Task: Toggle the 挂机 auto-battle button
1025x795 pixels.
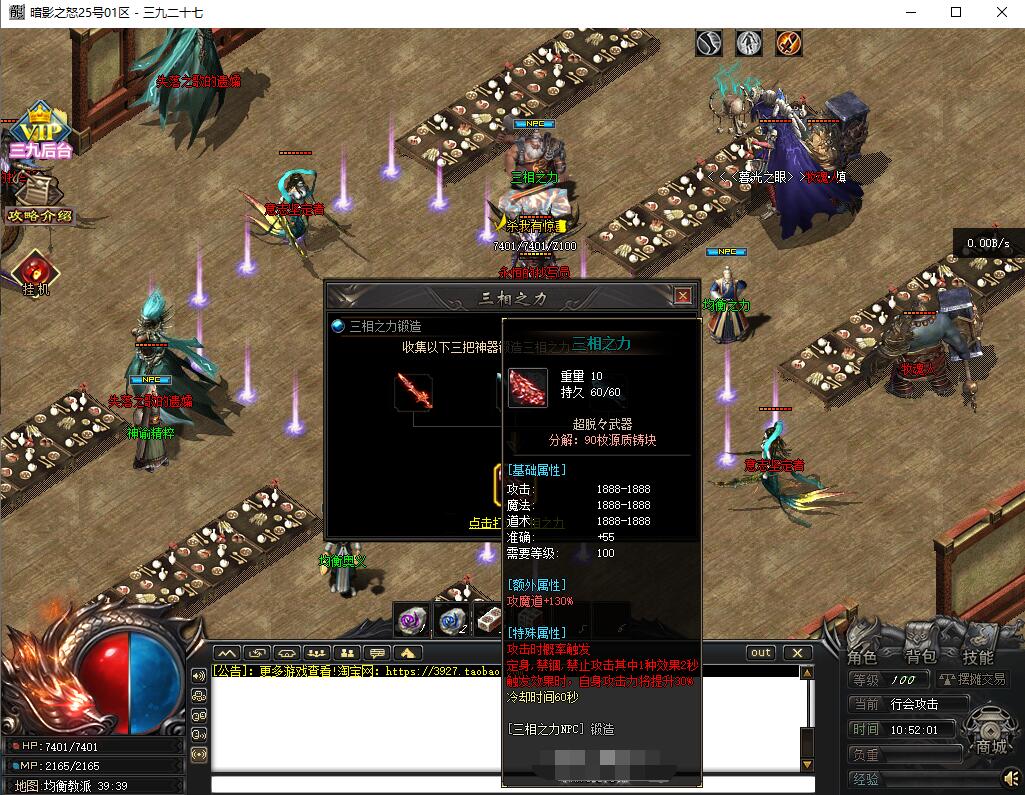Action: click(x=36, y=273)
